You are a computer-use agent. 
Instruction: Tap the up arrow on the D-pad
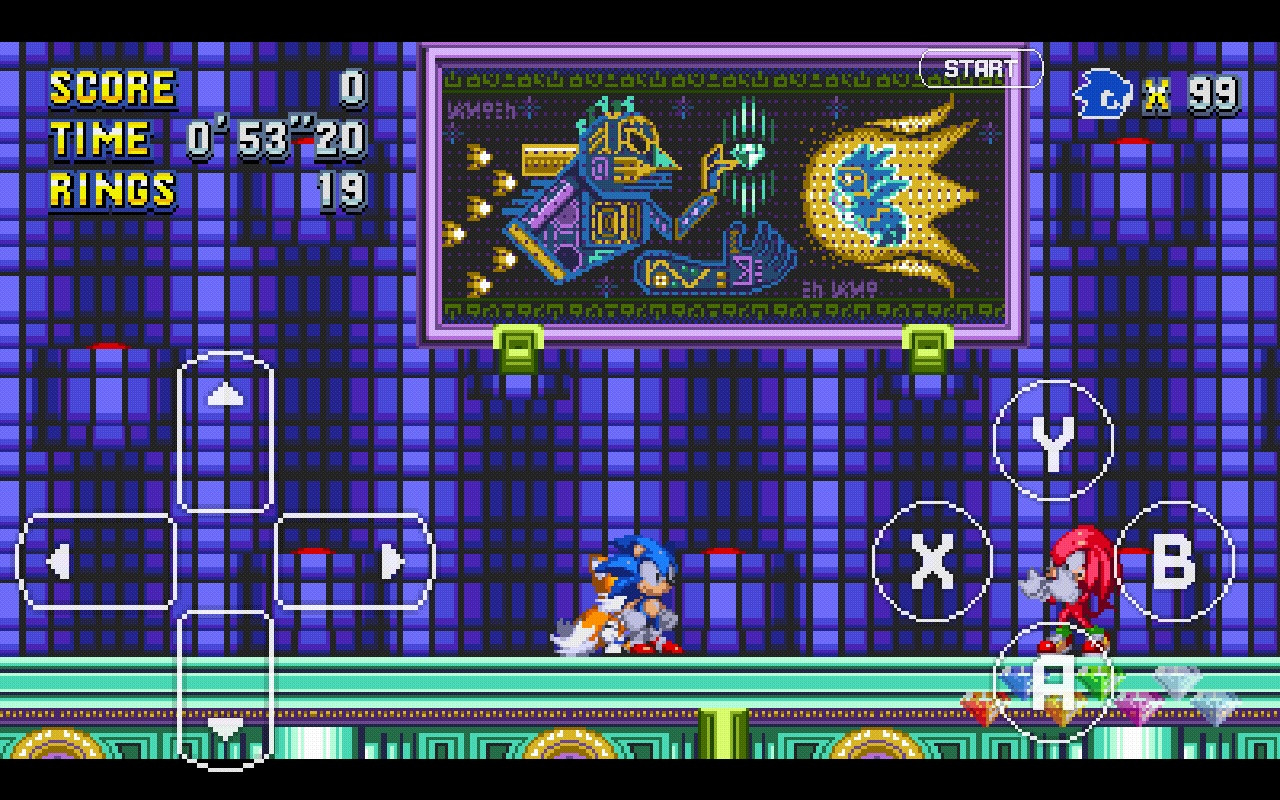[225, 393]
